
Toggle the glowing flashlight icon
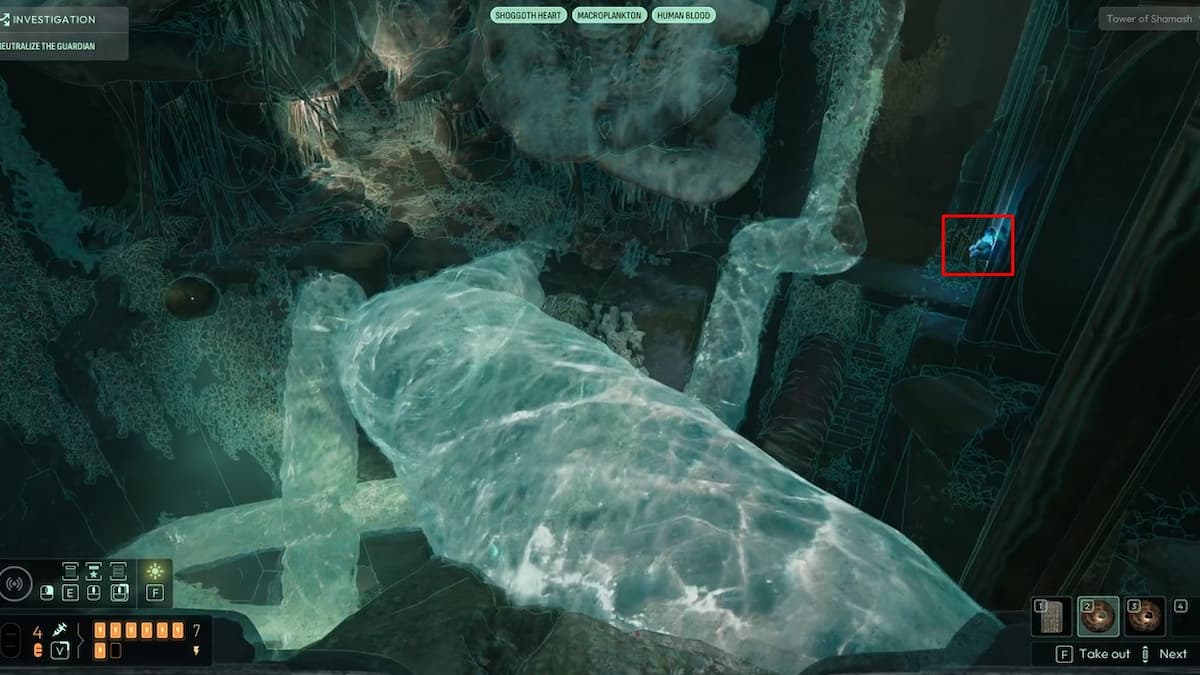click(155, 571)
